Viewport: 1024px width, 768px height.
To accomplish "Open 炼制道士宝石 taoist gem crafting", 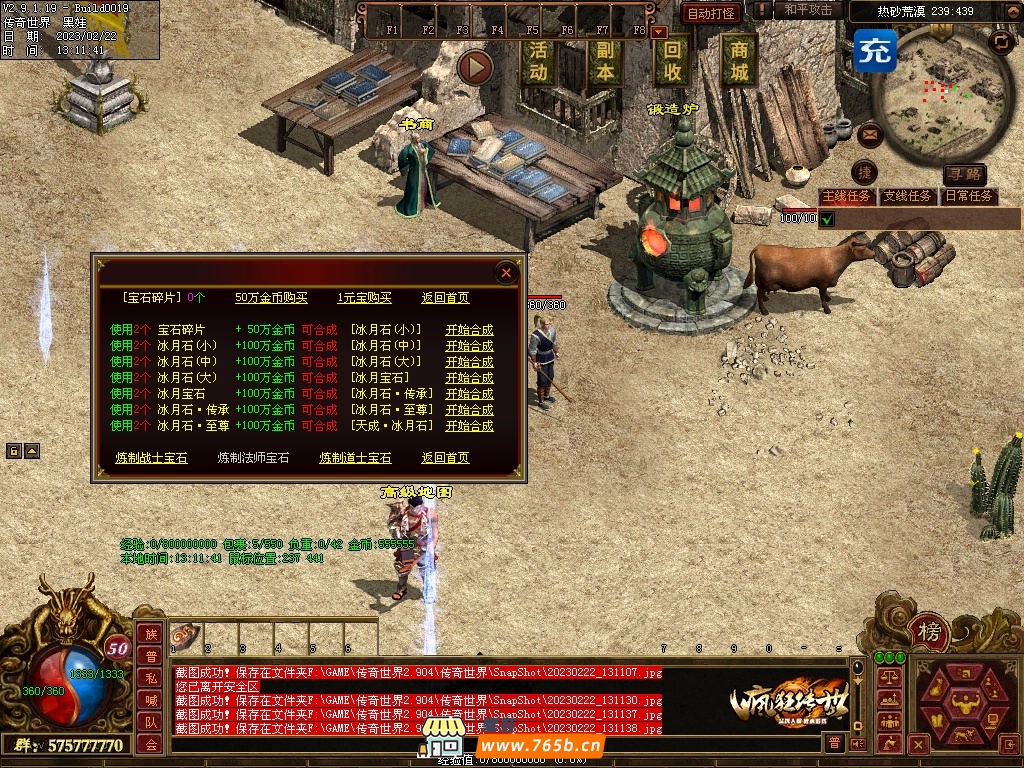I will coord(355,458).
